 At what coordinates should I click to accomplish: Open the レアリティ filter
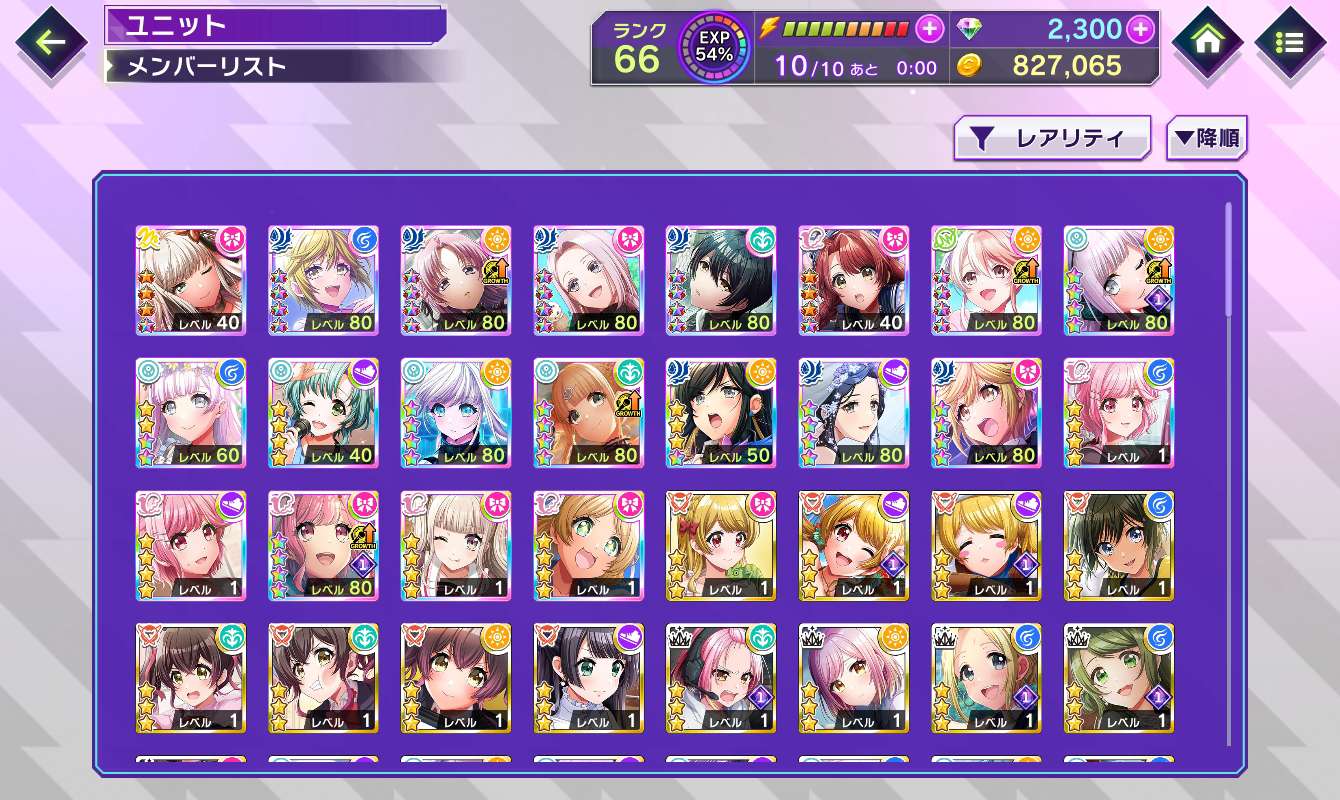coord(1052,139)
